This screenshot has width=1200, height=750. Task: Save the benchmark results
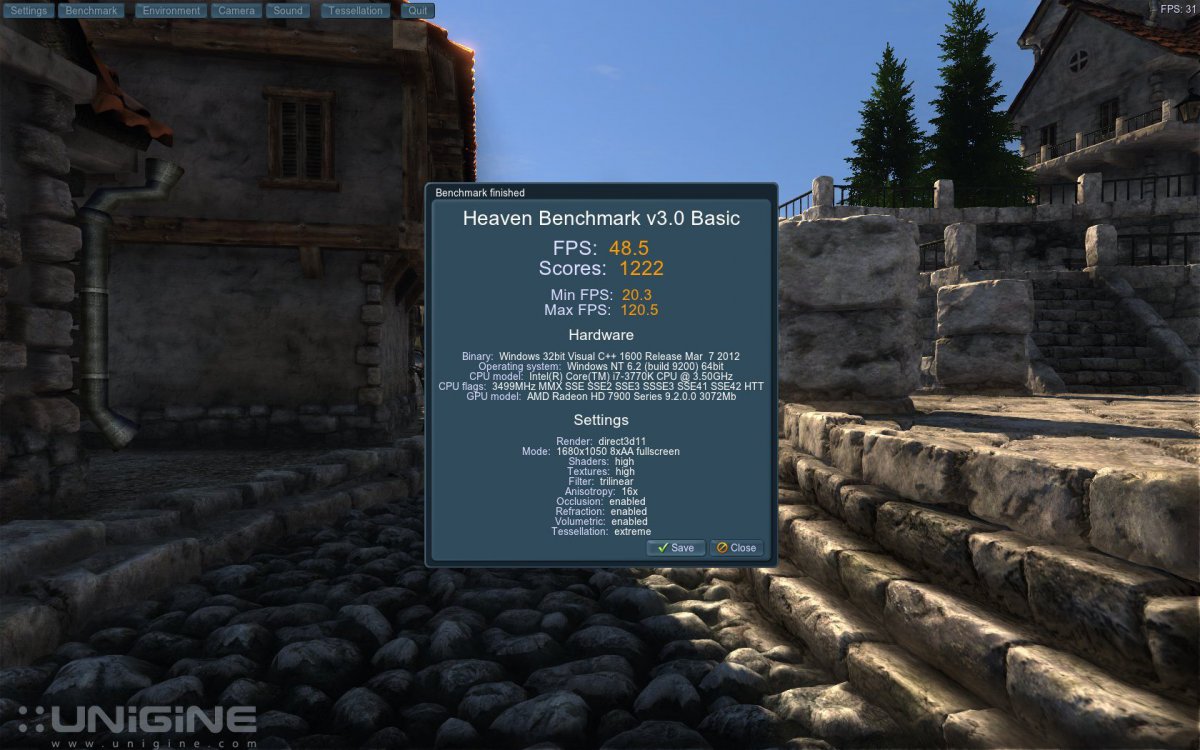676,548
